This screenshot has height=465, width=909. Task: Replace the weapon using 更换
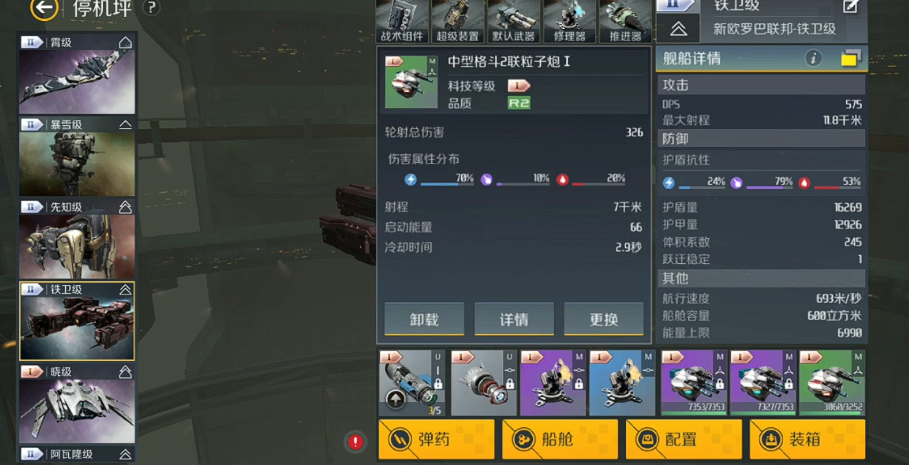(x=604, y=319)
